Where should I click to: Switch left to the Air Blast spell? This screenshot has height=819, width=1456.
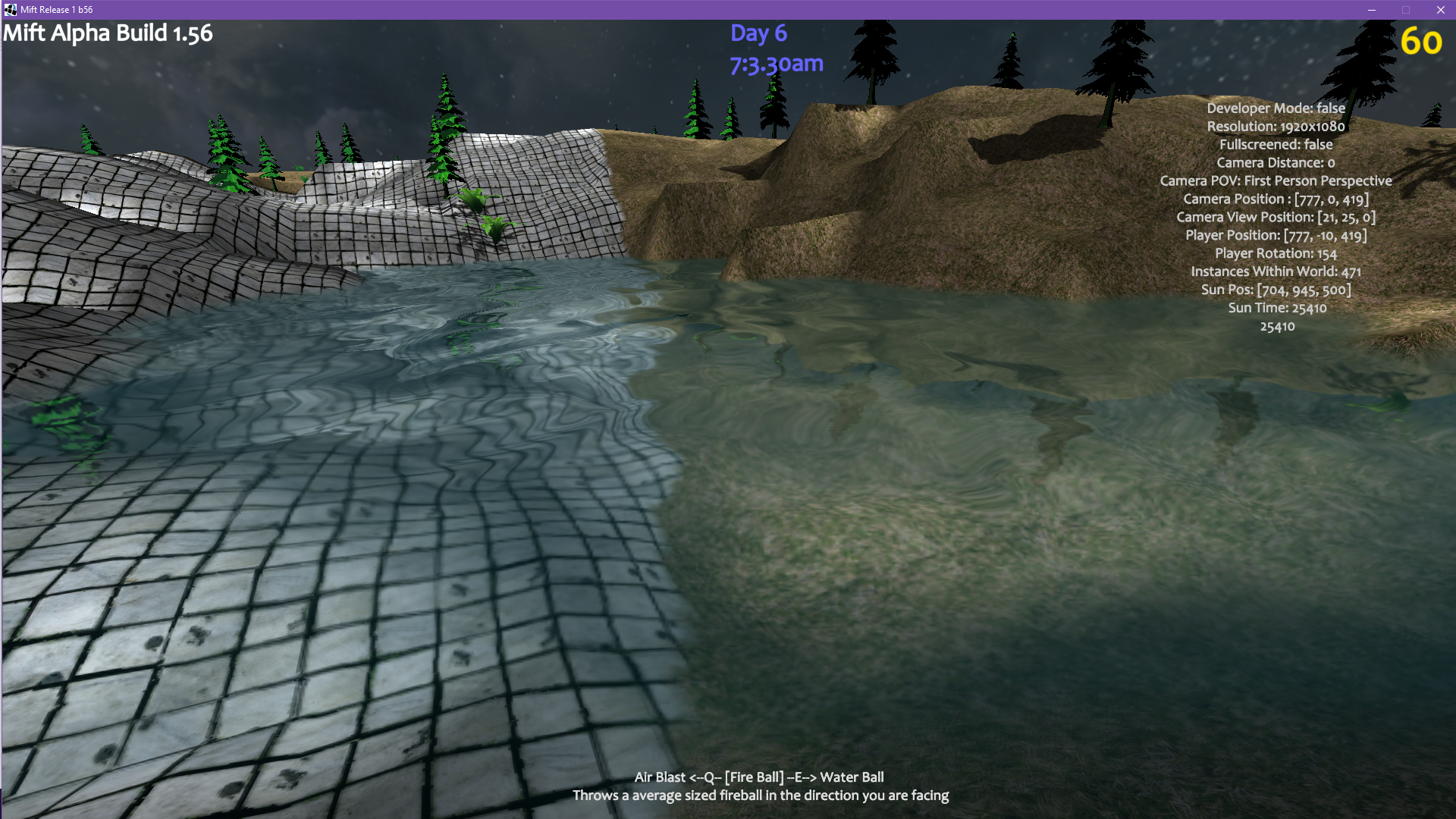(661, 777)
